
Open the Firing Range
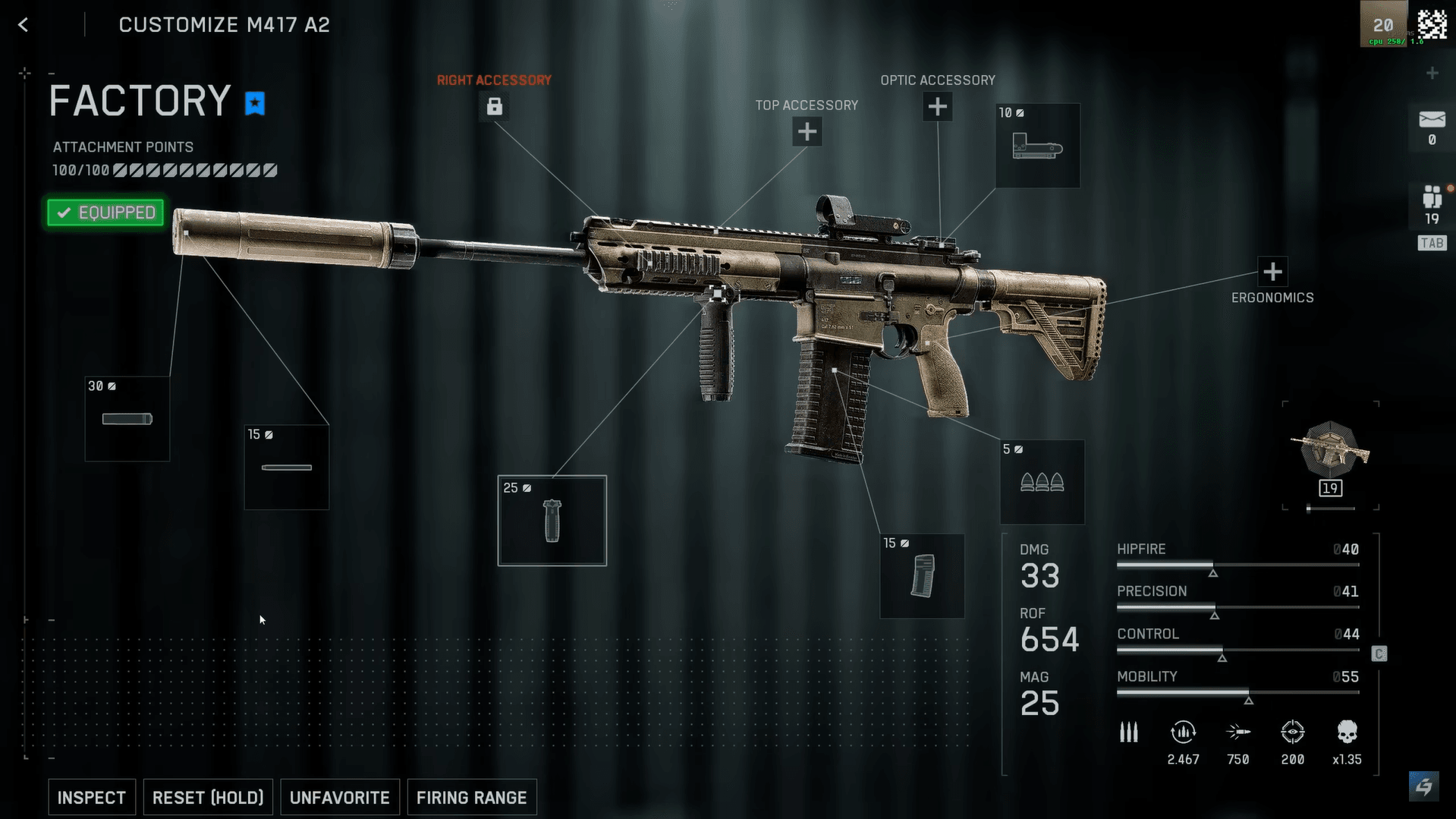[471, 797]
